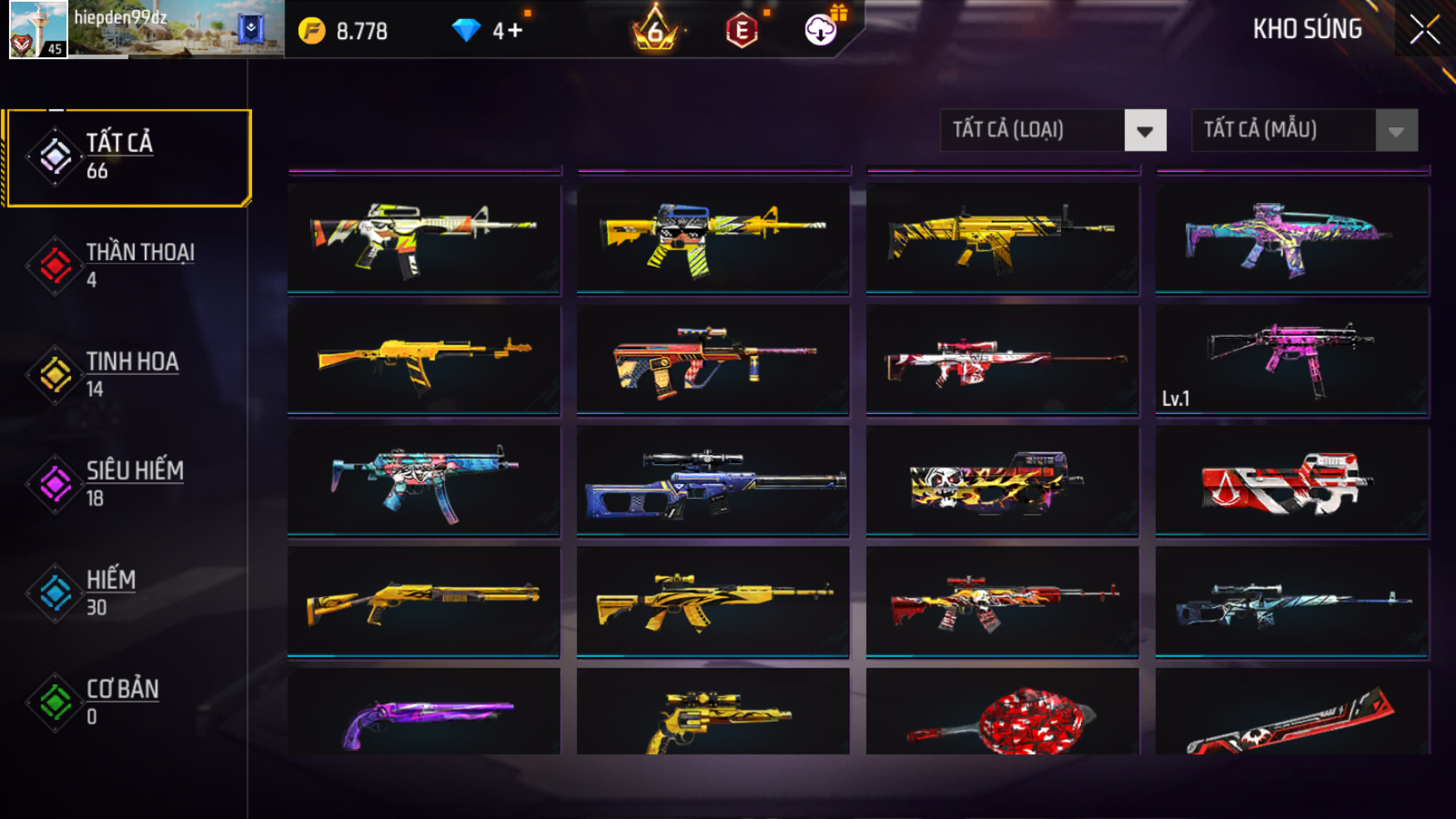1456x819 pixels.
Task: Add more diamonds via diamond counter
Action: (x=487, y=32)
